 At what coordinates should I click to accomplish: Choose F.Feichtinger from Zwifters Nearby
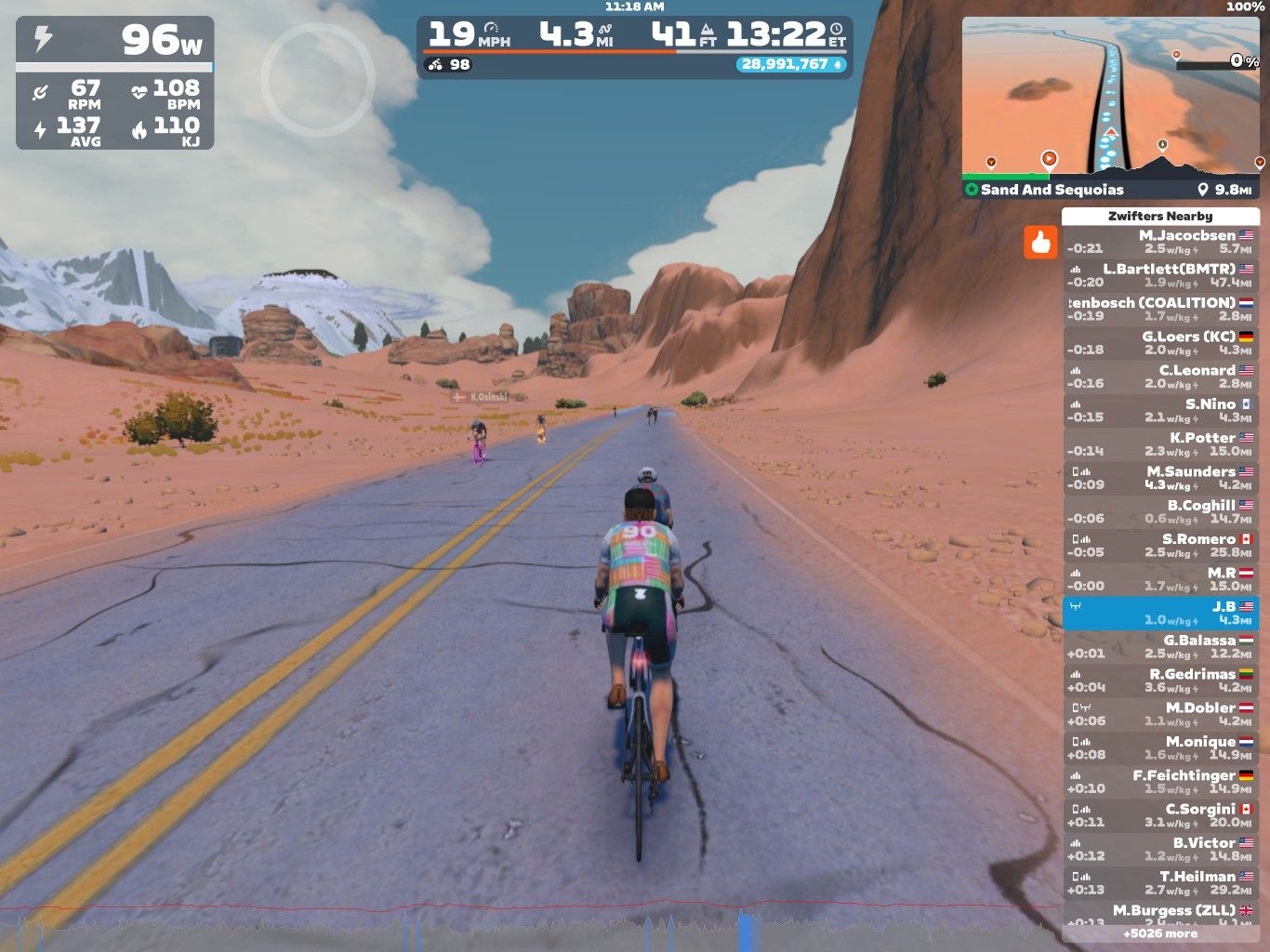click(x=1160, y=782)
